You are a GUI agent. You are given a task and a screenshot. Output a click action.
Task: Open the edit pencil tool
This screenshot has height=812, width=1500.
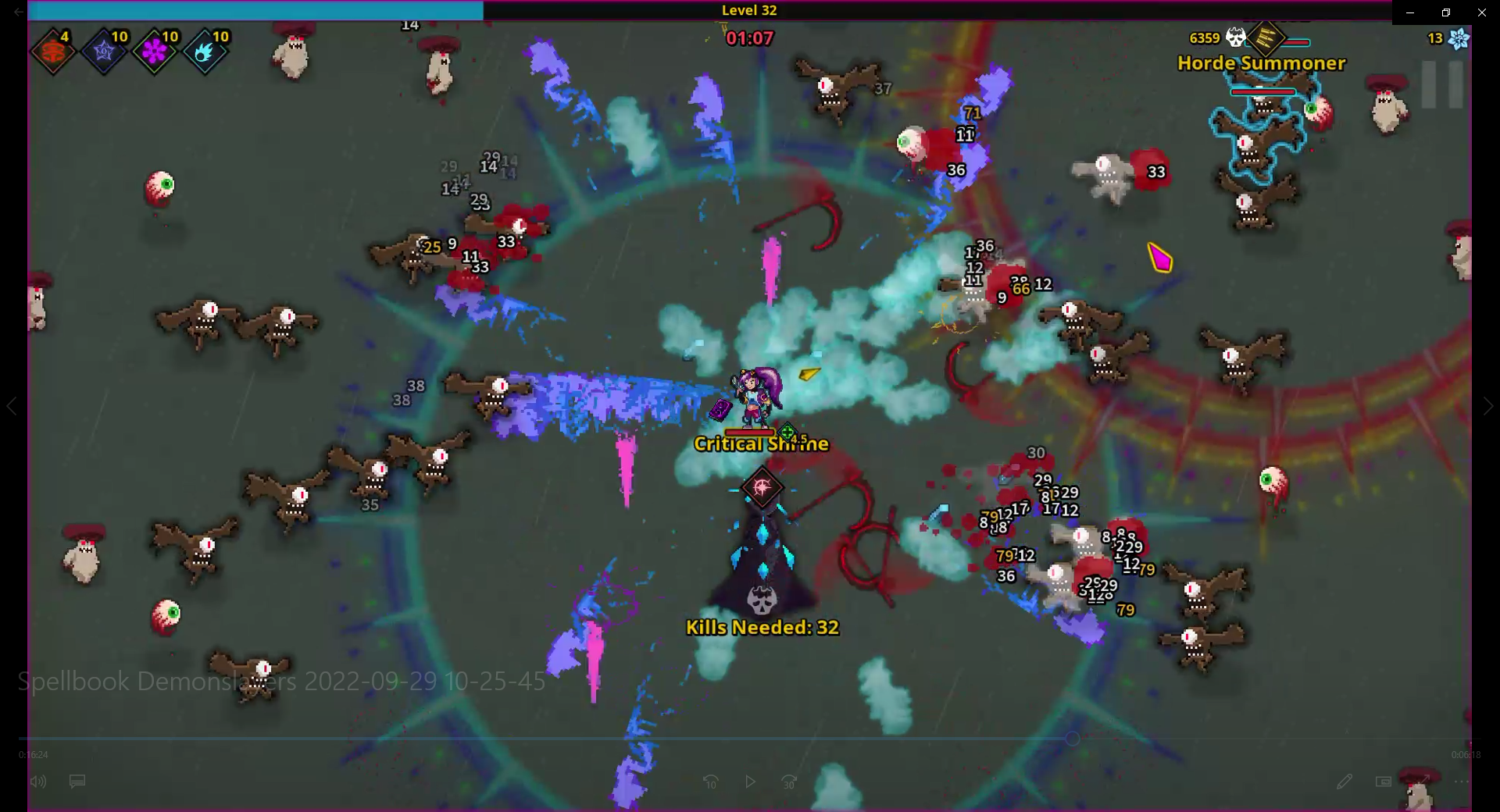(x=1345, y=782)
